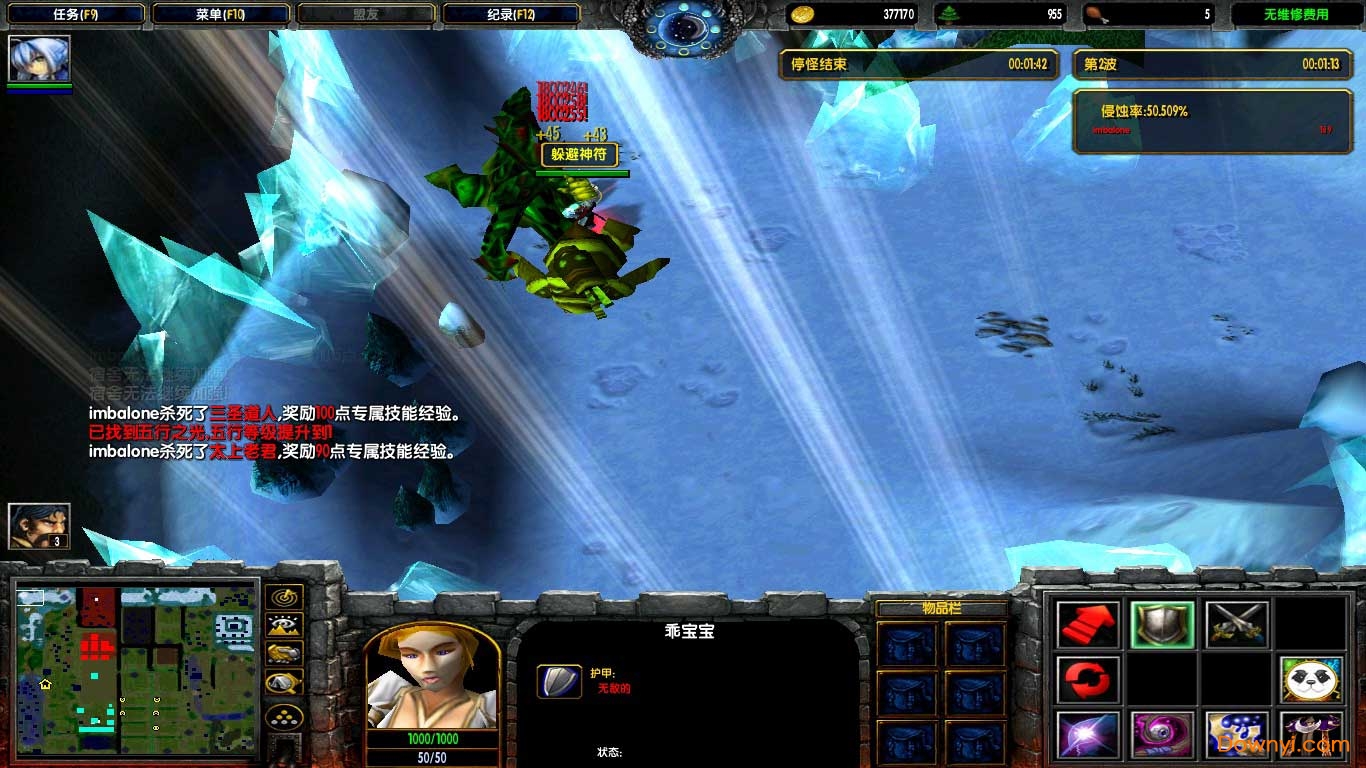The width and height of the screenshot is (1366, 768).
Task: Open the 纪录 (F12) log menu
Action: 510,15
